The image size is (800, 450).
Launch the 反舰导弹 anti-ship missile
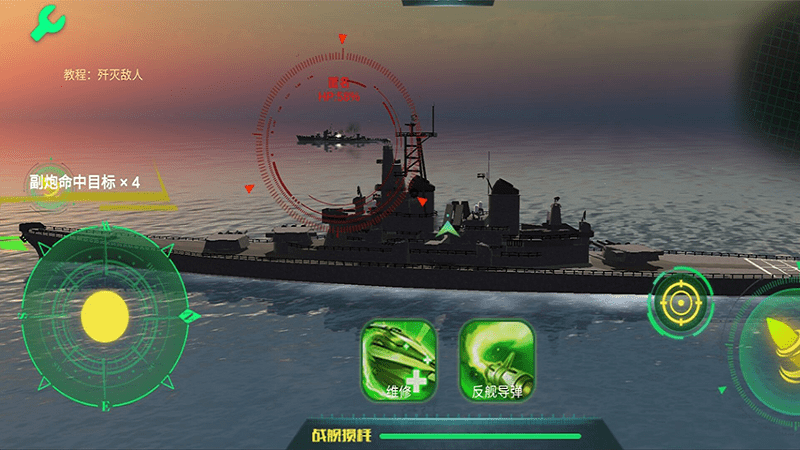click(x=497, y=360)
